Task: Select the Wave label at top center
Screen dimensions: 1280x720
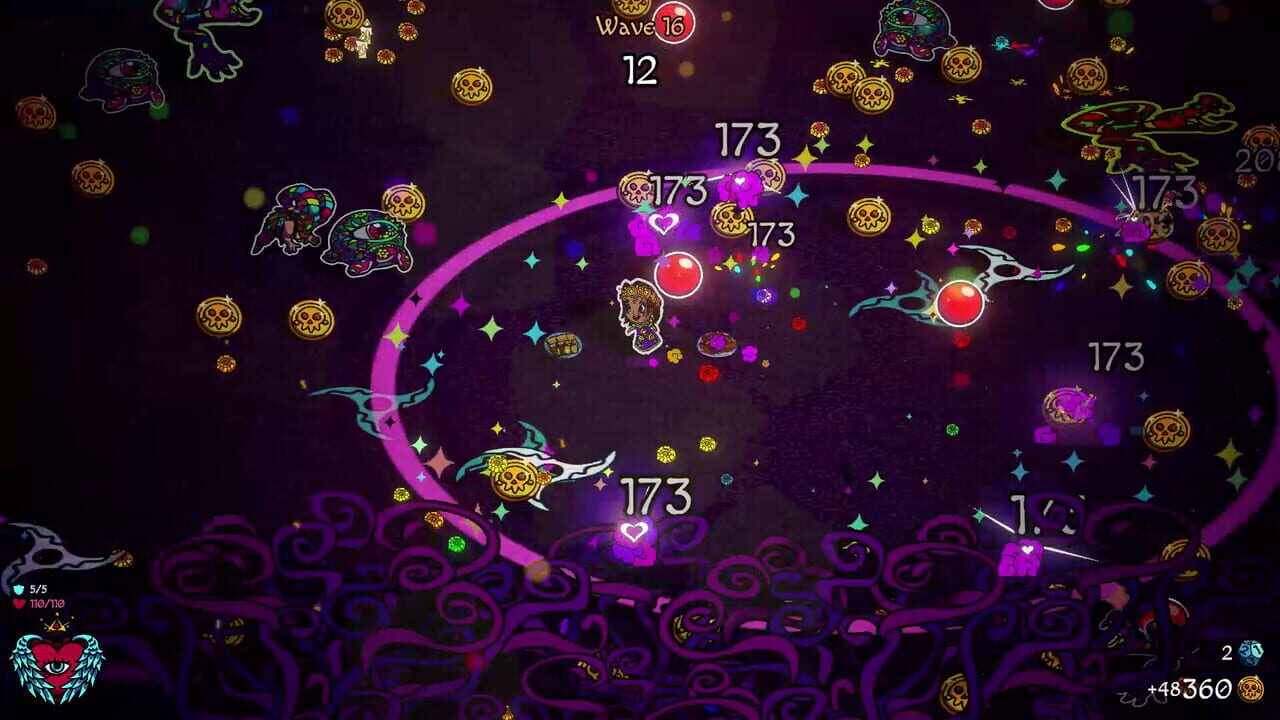Action: click(625, 26)
